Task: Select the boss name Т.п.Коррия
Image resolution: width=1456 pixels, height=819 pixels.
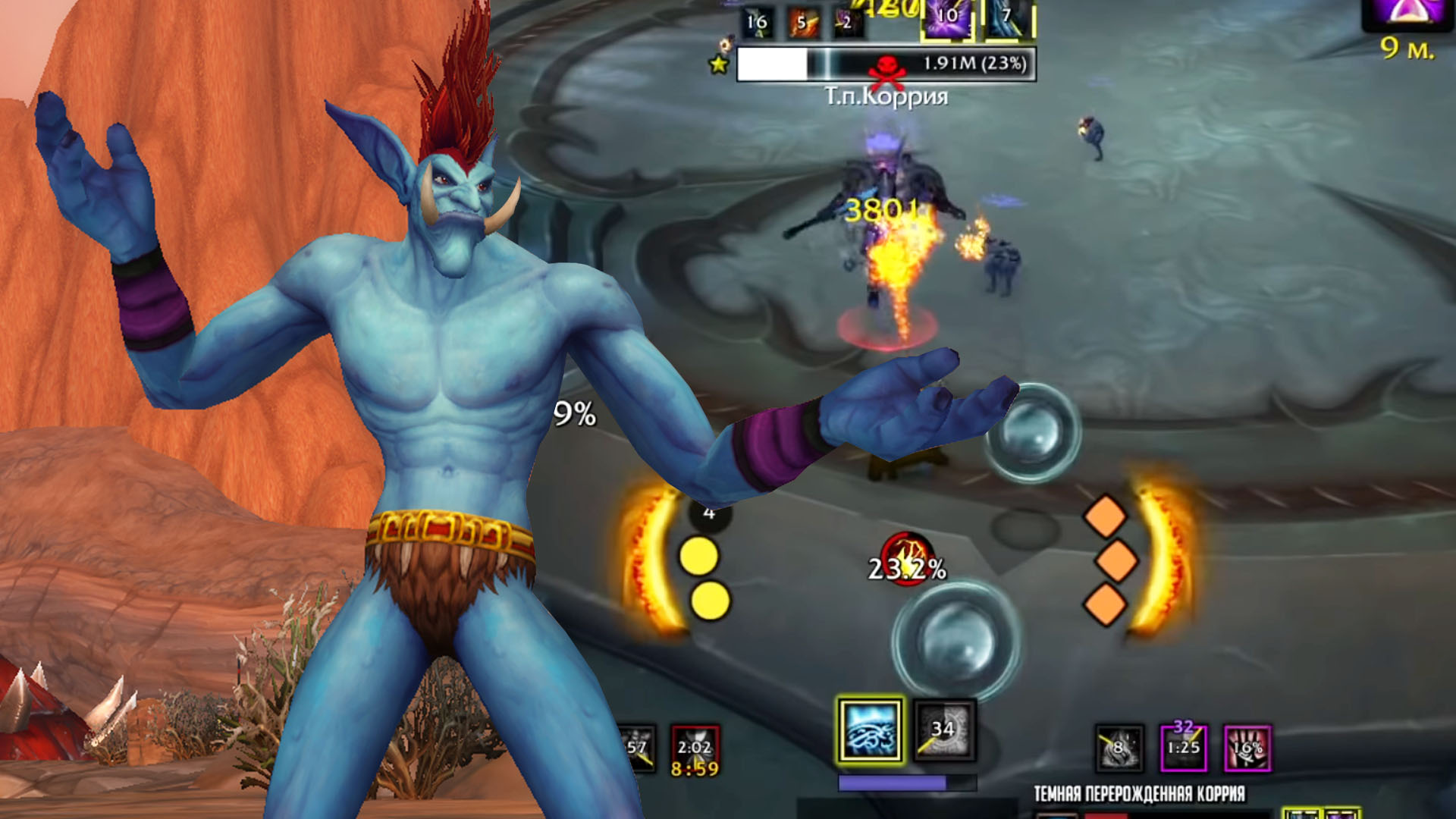Action: [883, 96]
